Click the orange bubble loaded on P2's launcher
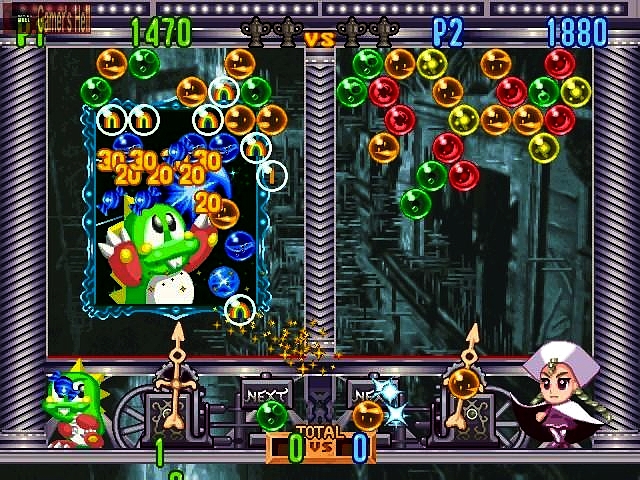This screenshot has width=640, height=480. pyautogui.click(x=463, y=383)
